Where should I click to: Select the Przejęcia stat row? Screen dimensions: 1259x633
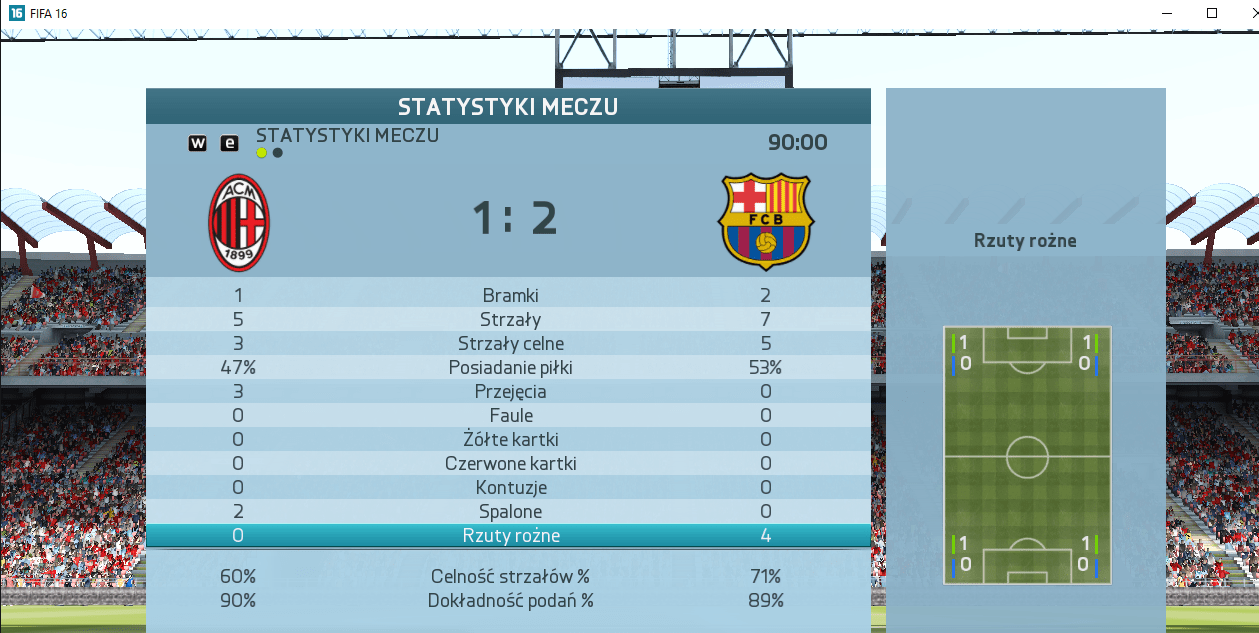(510, 392)
